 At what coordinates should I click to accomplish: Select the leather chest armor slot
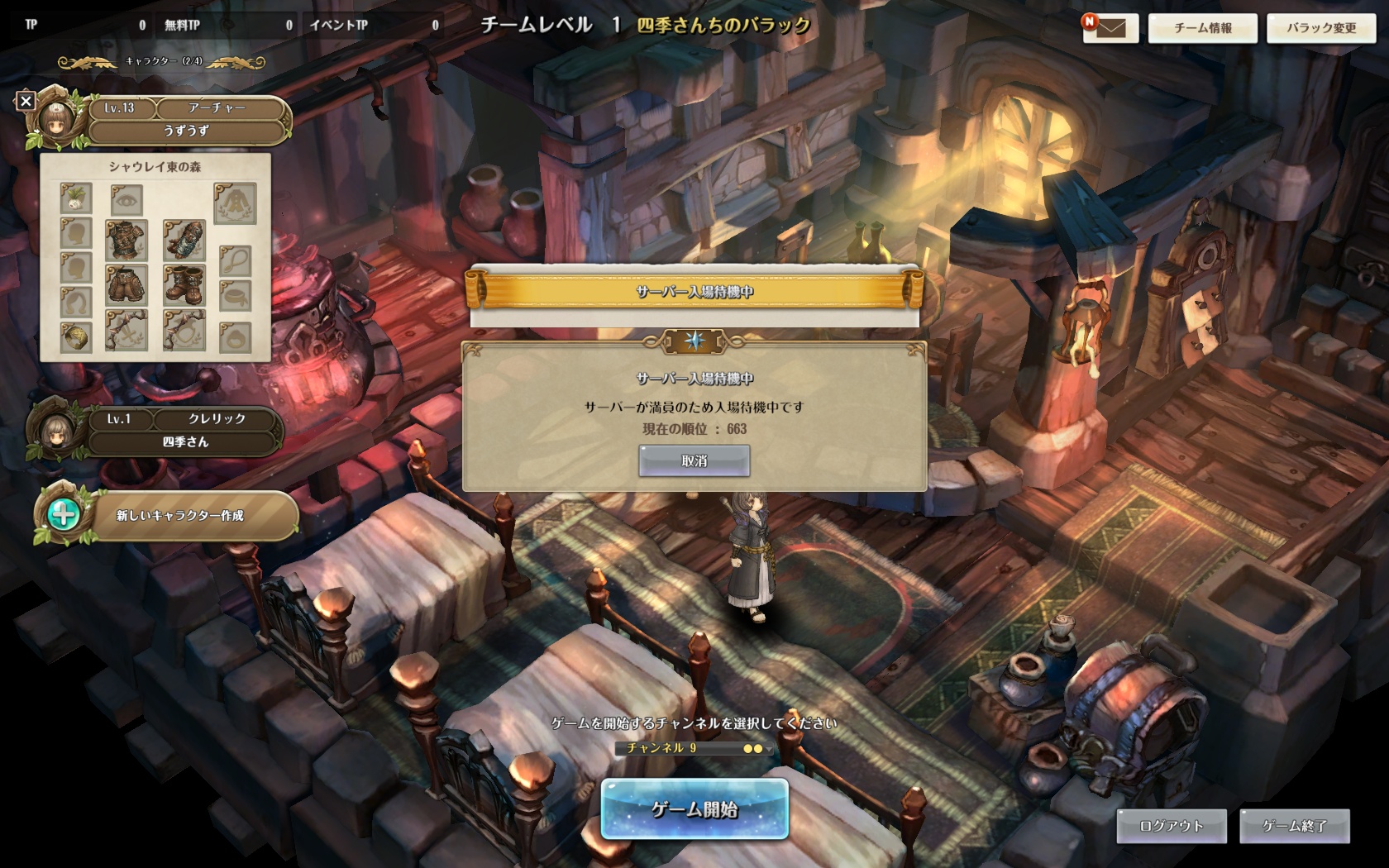(126, 240)
